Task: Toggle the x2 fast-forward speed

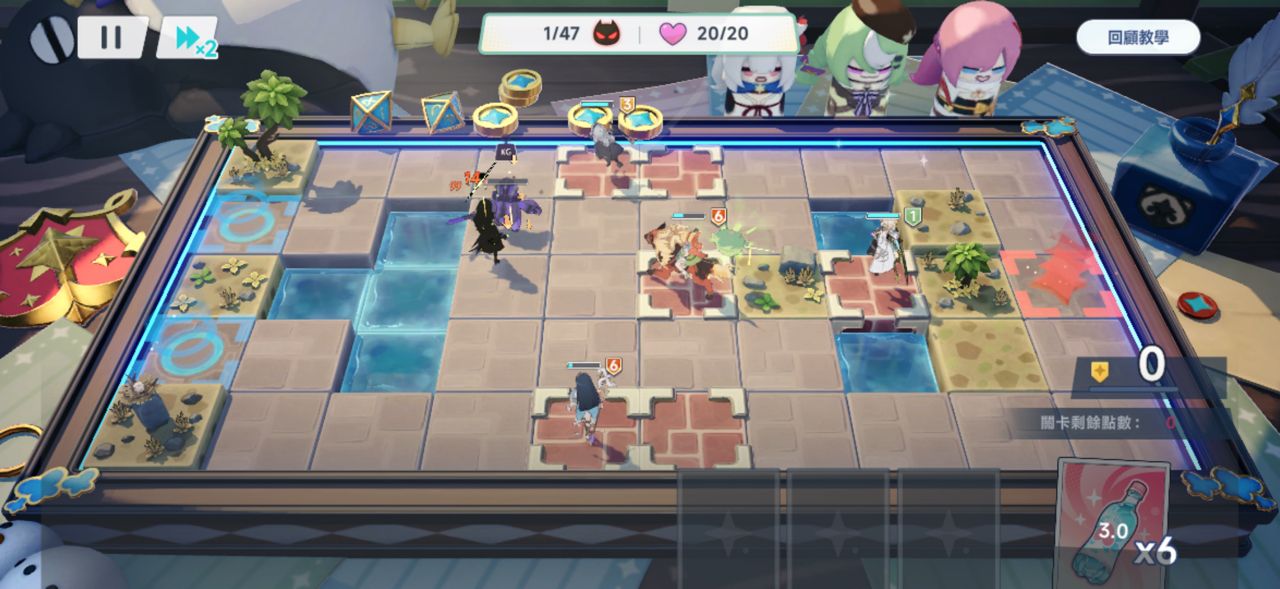Action: (x=188, y=38)
